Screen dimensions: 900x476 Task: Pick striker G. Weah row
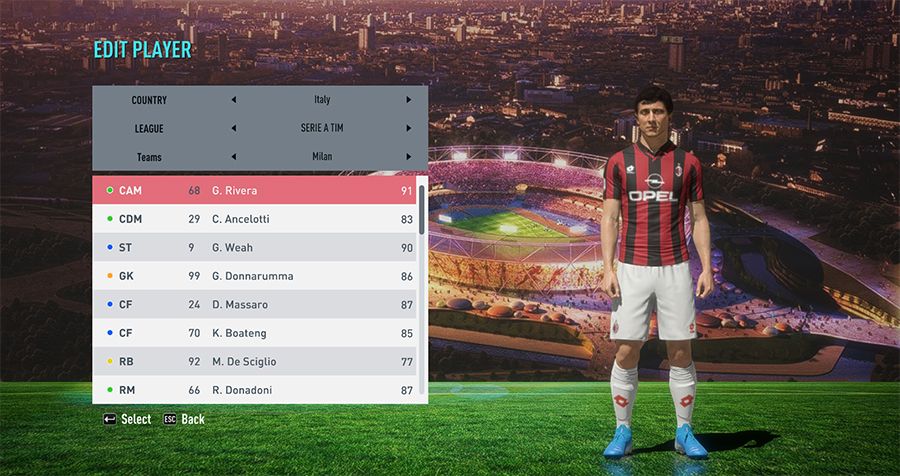click(254, 247)
